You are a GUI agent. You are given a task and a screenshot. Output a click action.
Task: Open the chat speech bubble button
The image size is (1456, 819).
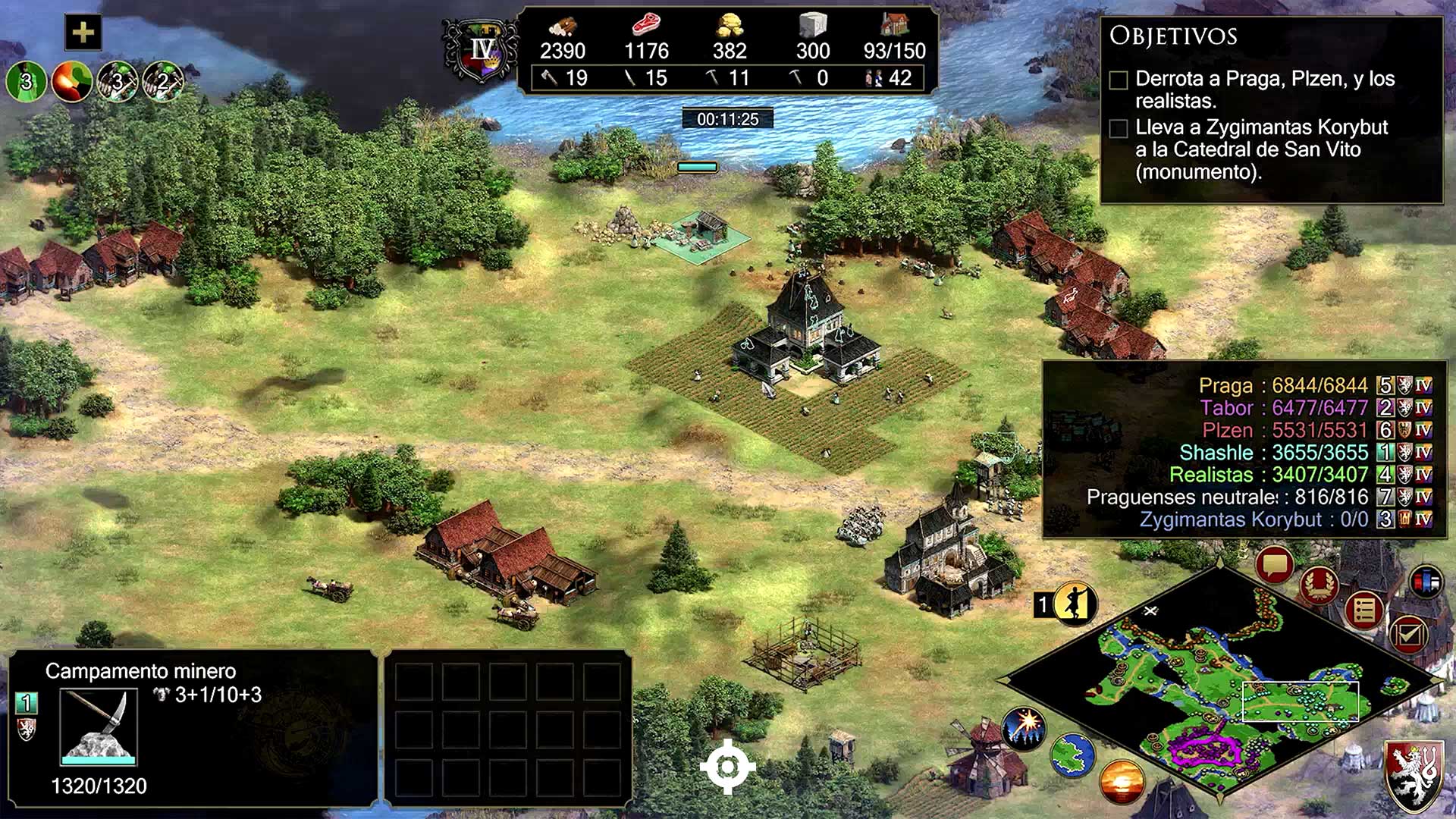point(1274,565)
